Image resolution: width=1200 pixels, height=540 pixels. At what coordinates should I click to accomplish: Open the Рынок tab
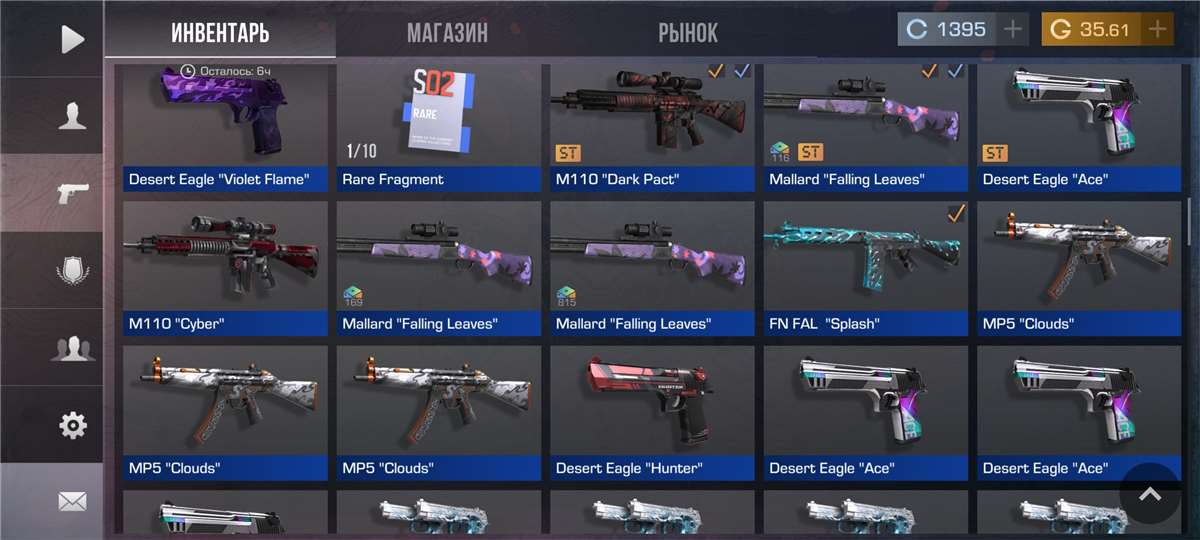coord(687,32)
